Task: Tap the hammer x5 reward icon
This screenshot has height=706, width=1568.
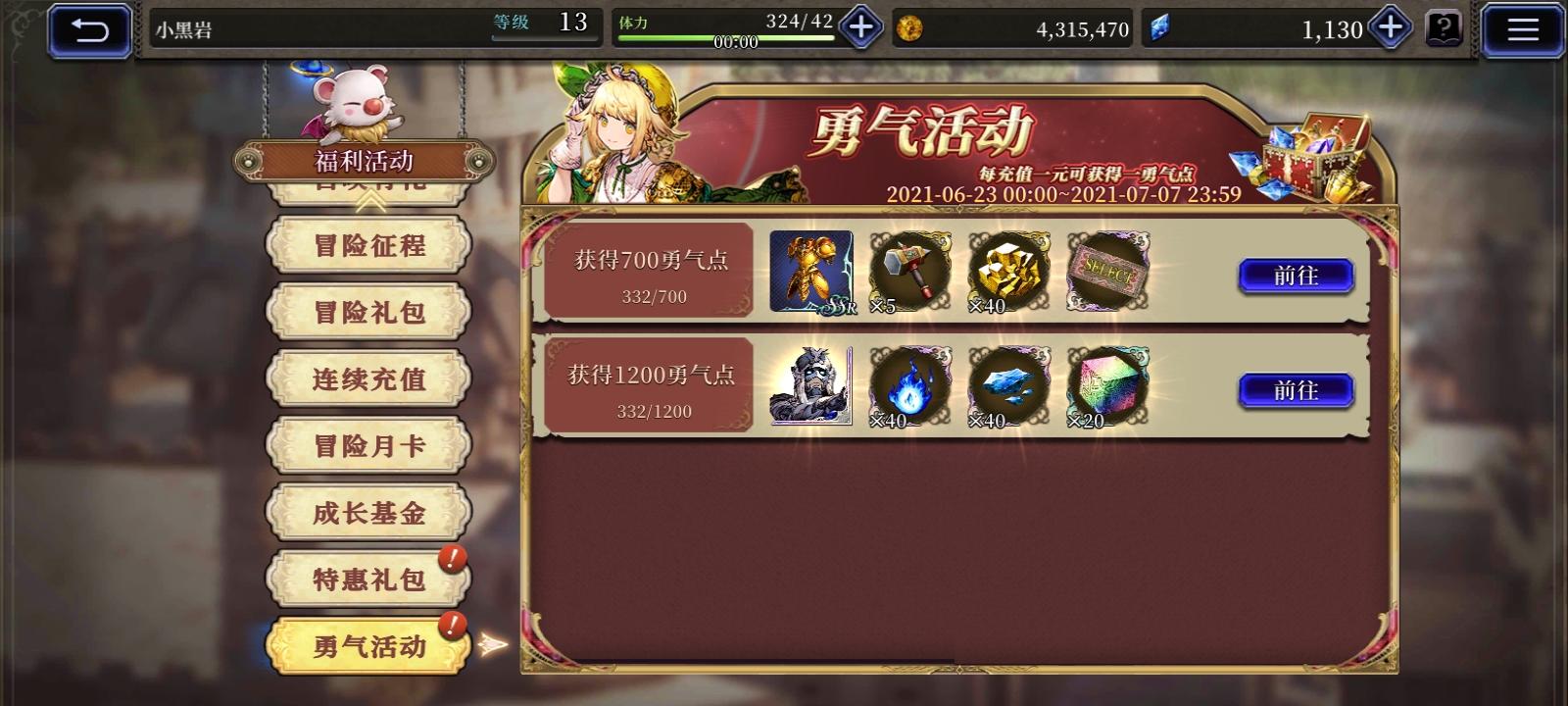Action: [x=909, y=271]
